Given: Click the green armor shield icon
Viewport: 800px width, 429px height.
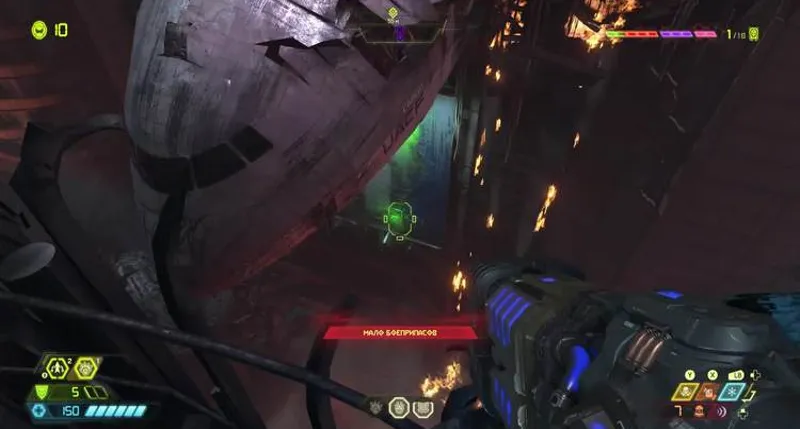Looking at the screenshot, I should pyautogui.click(x=41, y=391).
